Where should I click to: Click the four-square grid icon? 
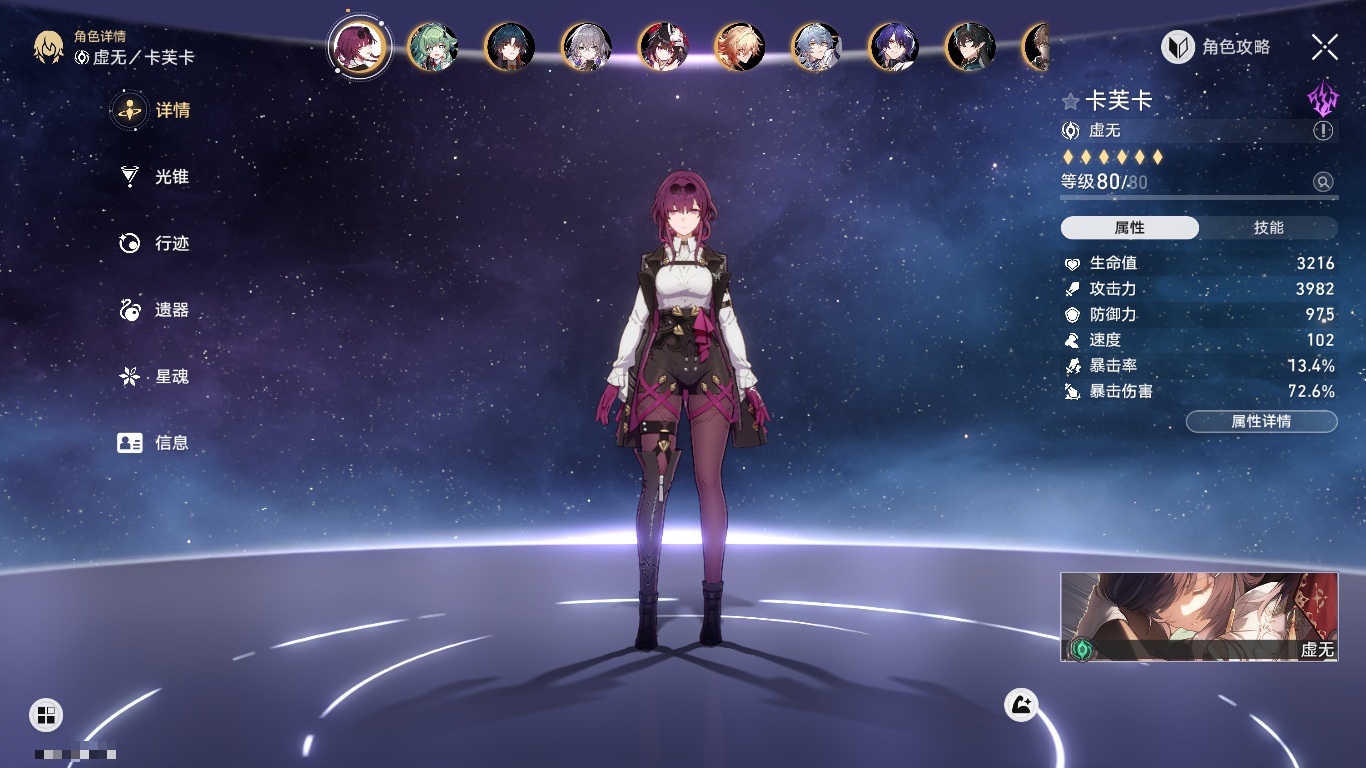tap(46, 714)
